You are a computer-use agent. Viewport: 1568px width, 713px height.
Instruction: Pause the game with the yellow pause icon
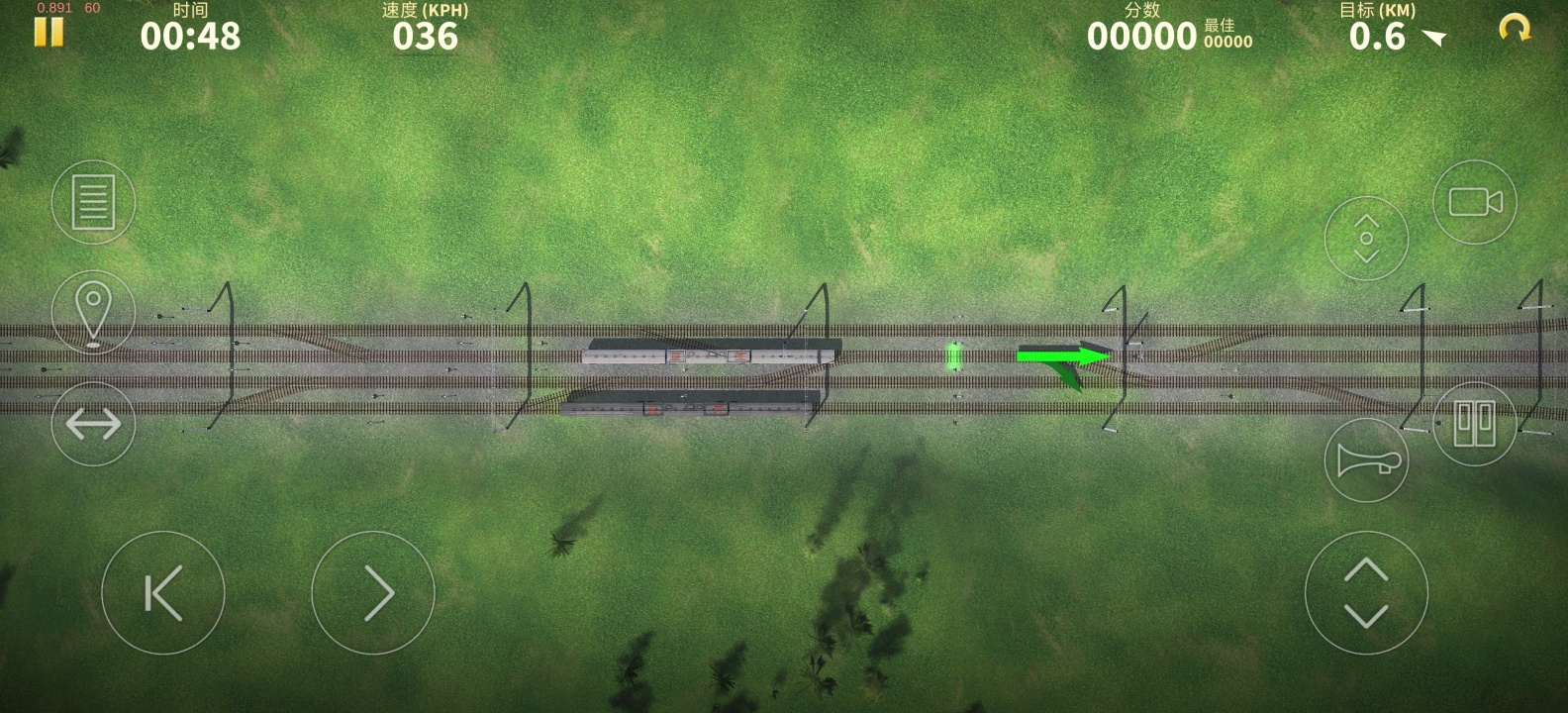[49, 32]
